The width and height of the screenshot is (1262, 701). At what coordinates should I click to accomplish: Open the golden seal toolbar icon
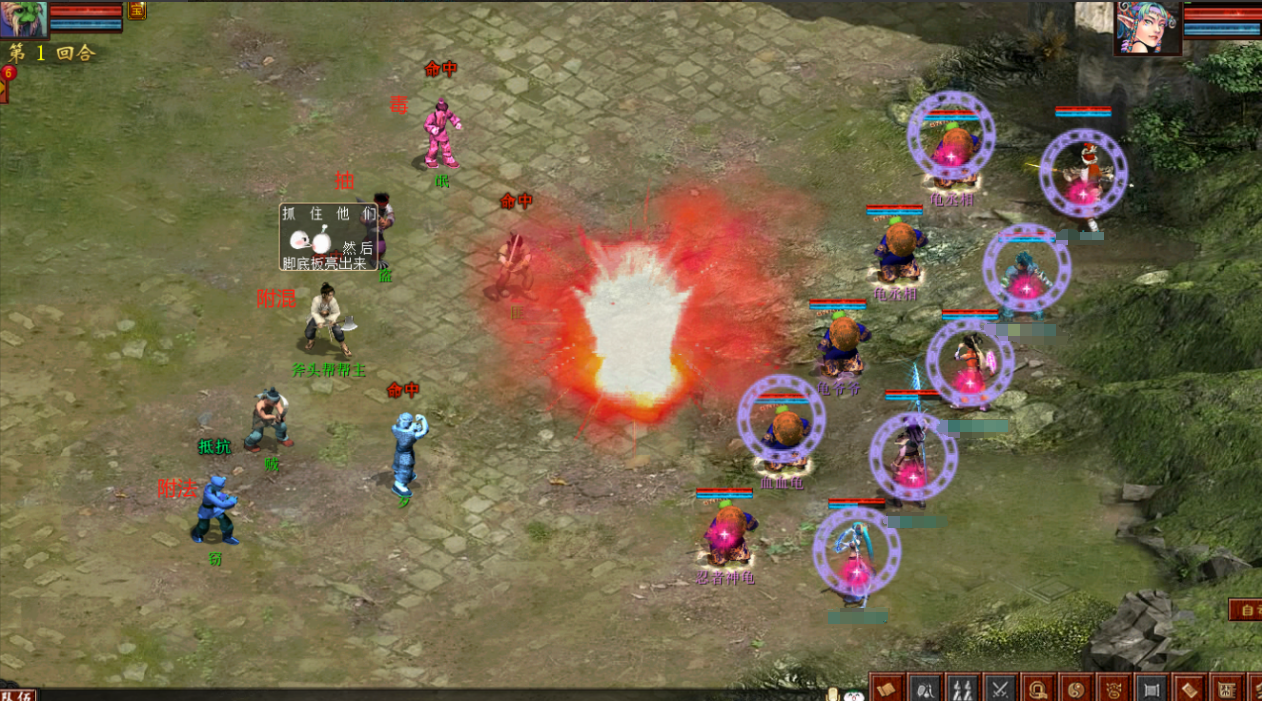click(x=1039, y=687)
